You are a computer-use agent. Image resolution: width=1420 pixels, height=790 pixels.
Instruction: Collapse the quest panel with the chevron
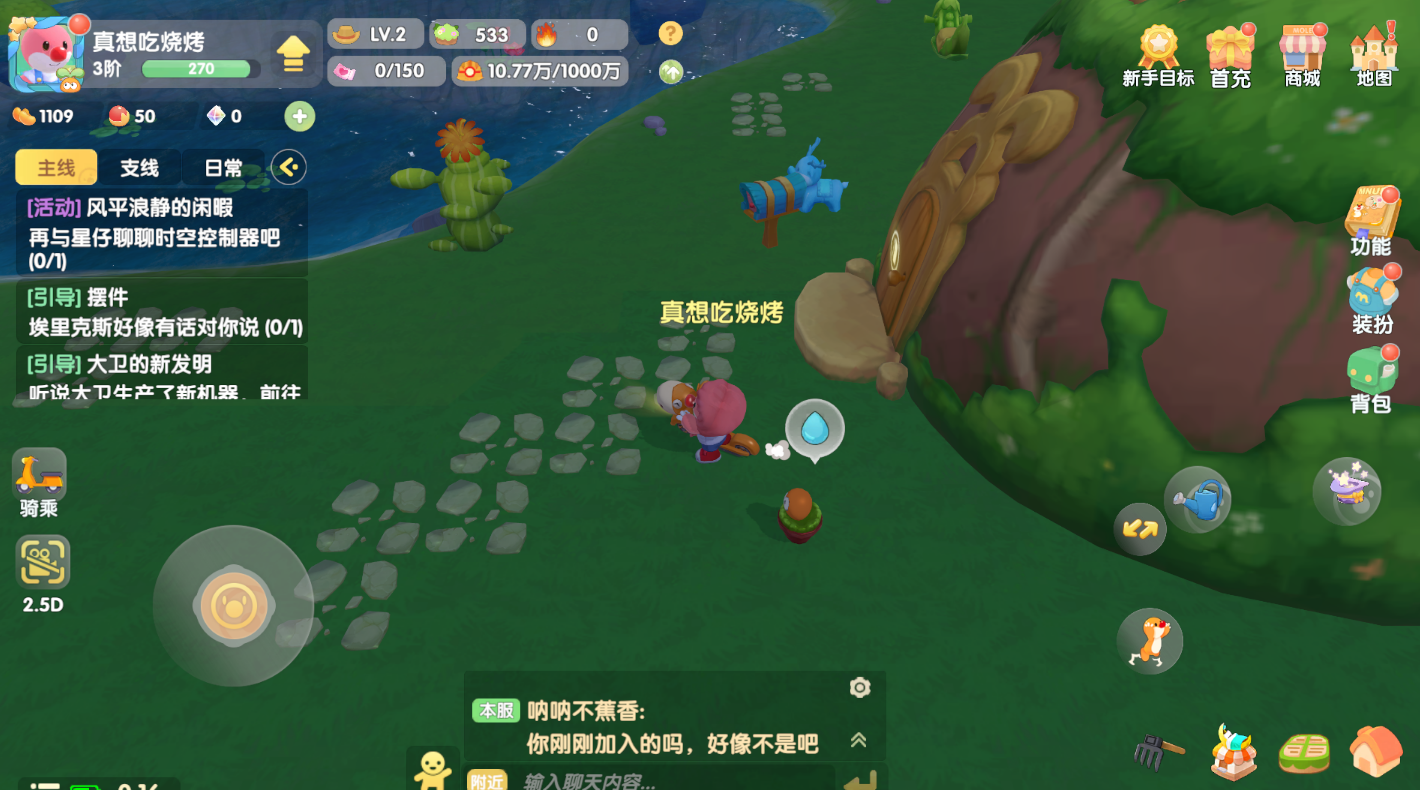coord(289,167)
